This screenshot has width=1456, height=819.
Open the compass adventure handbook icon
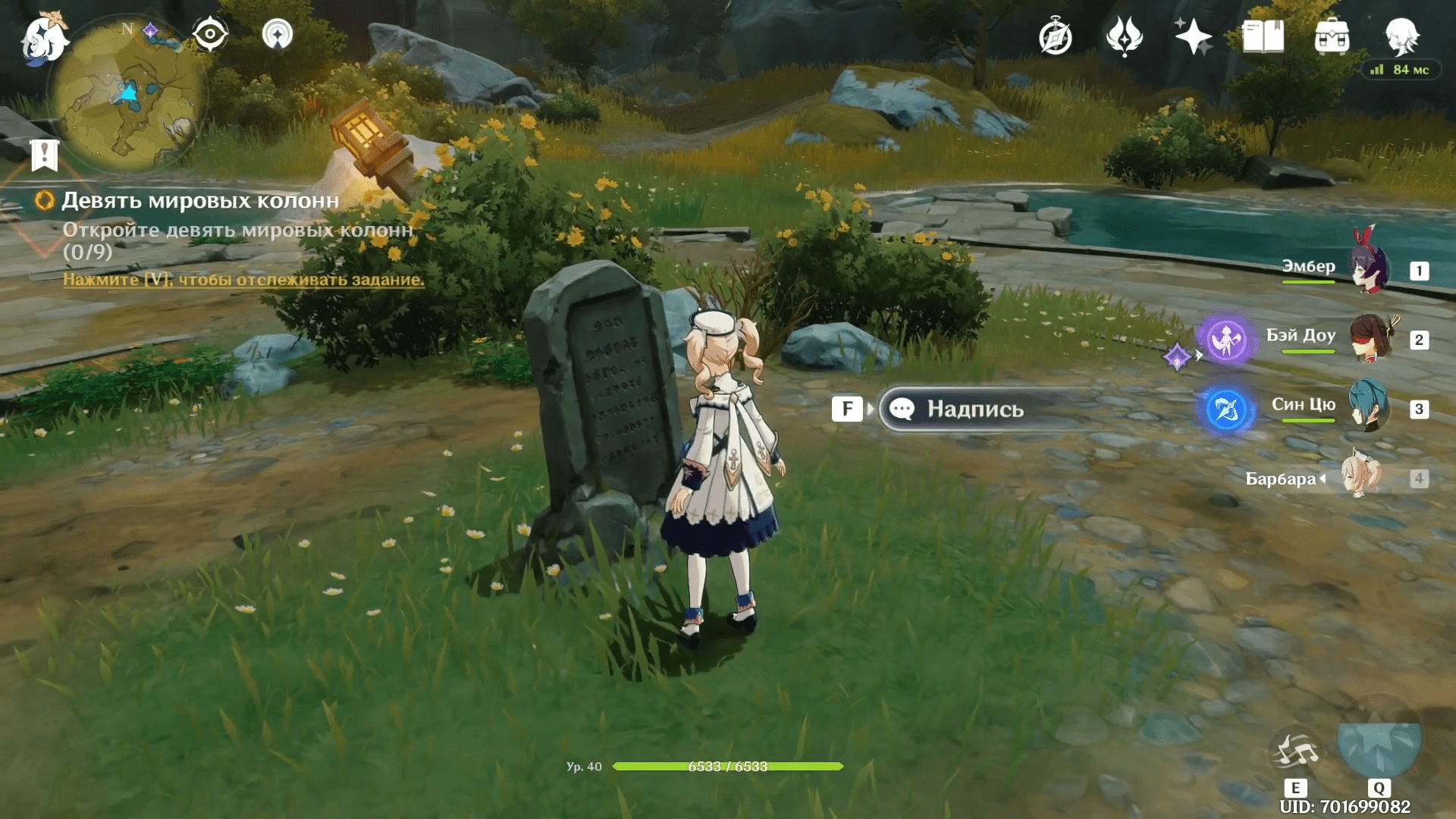tap(1055, 36)
